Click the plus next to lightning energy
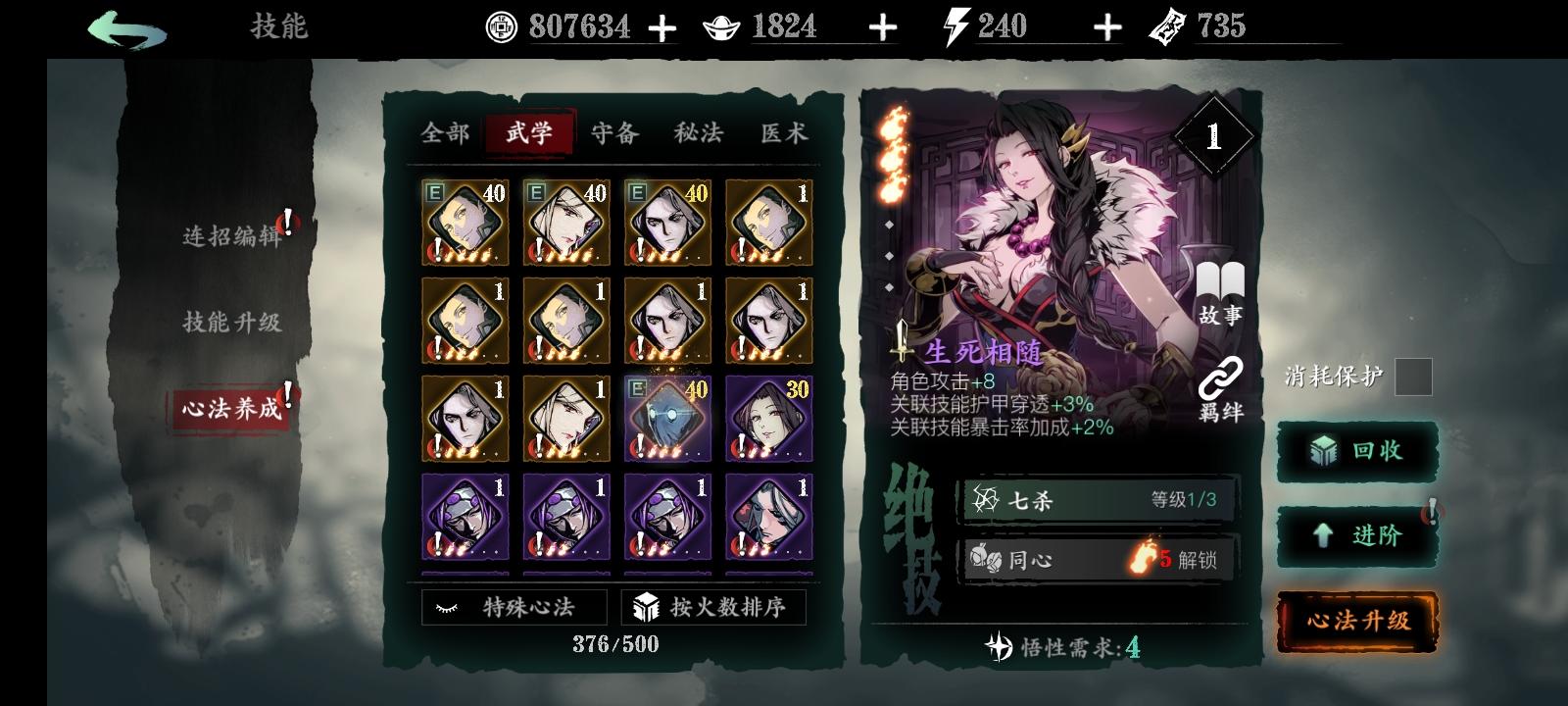The width and height of the screenshot is (1568, 706). pos(1106,27)
